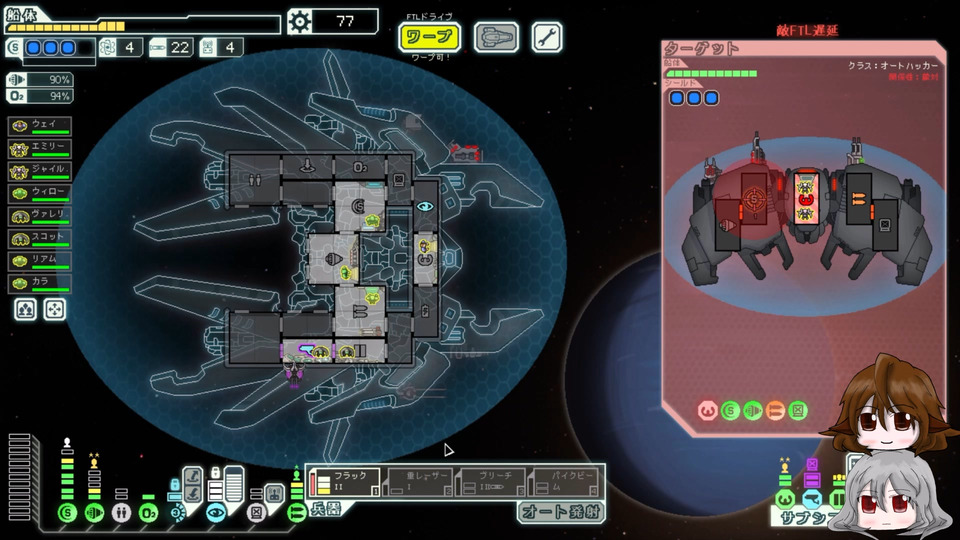
Task: Click the save crew stations button
Action: pyautogui.click(x=26, y=309)
